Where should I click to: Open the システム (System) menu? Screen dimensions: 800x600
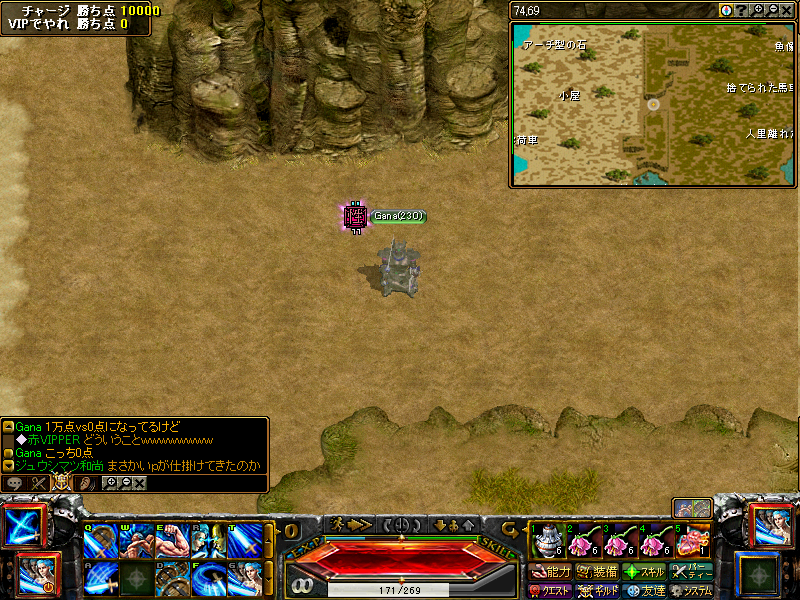point(691,591)
